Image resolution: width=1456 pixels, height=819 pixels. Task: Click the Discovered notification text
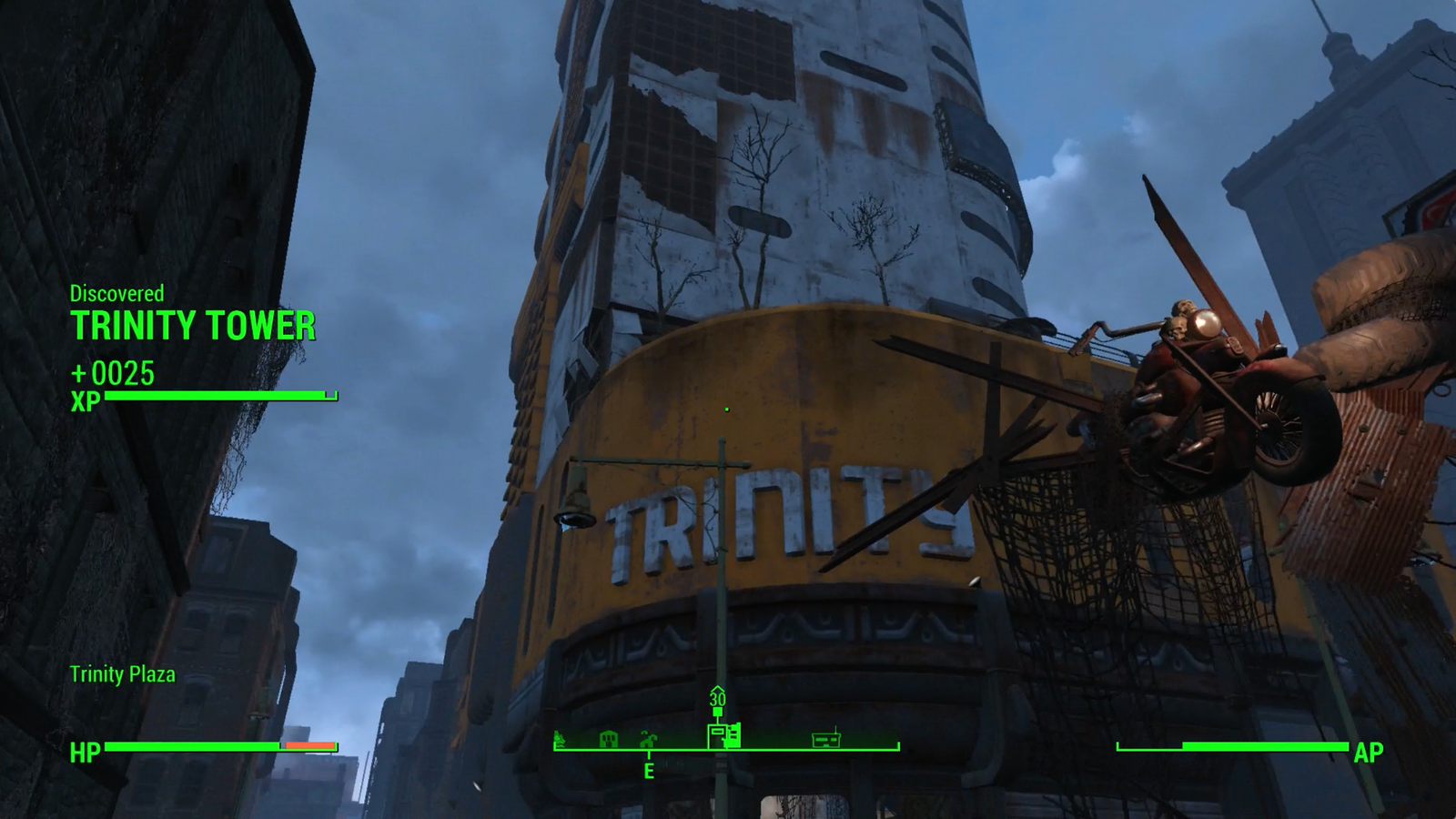(x=116, y=293)
